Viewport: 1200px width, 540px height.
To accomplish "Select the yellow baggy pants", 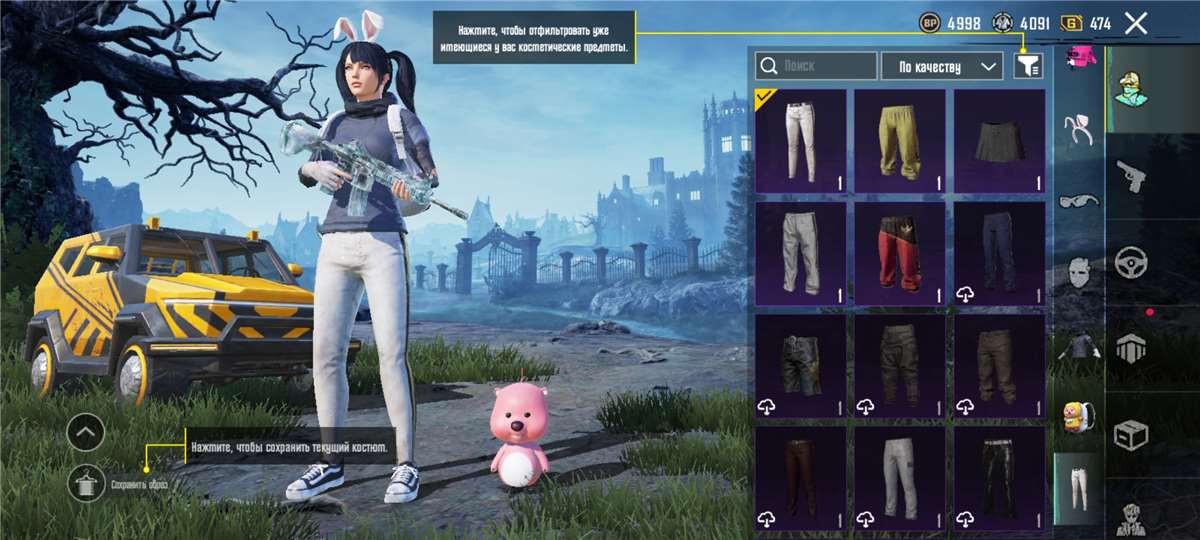I will (x=899, y=141).
